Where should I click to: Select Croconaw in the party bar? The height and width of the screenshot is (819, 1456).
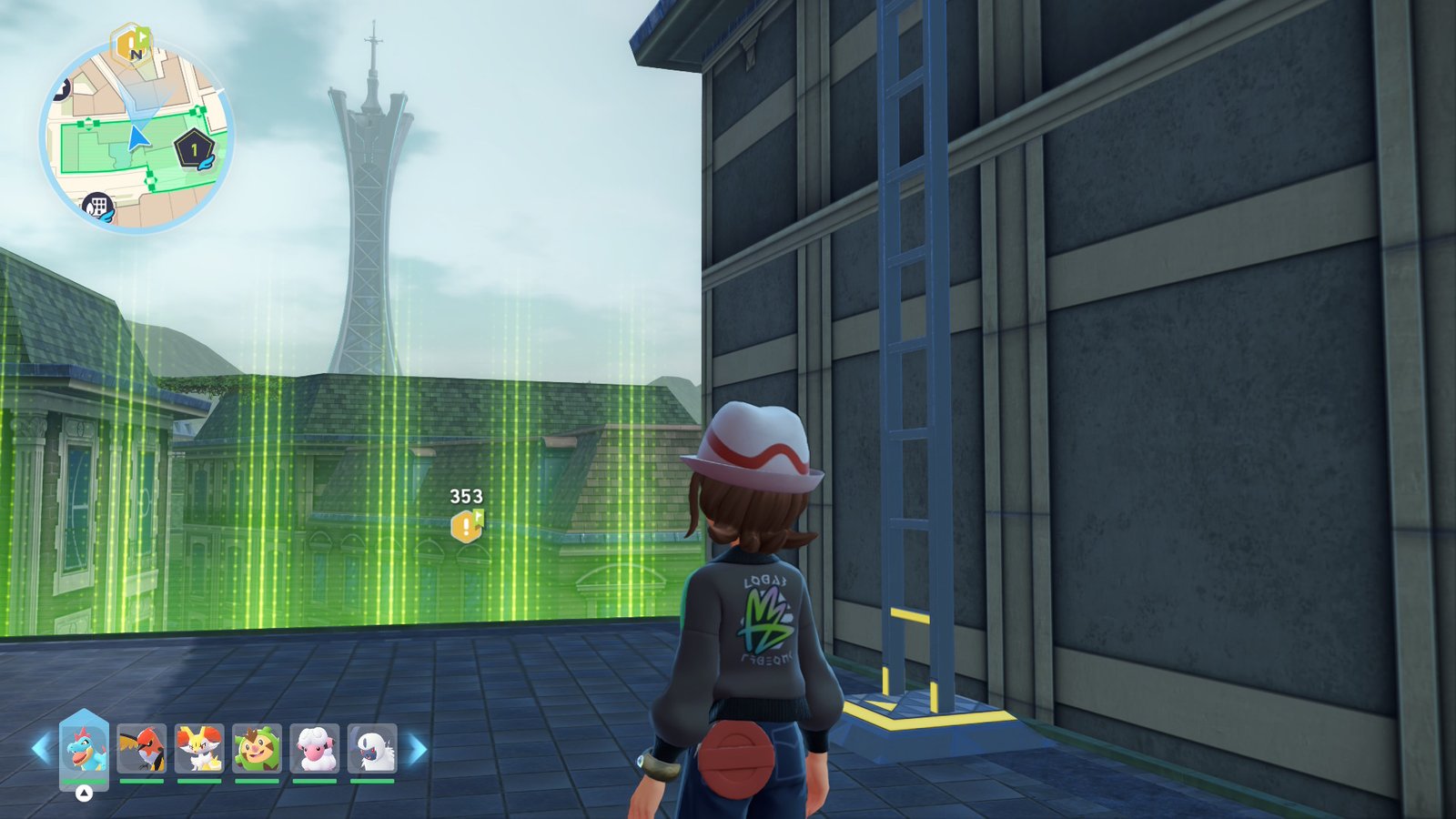pyautogui.click(x=84, y=748)
